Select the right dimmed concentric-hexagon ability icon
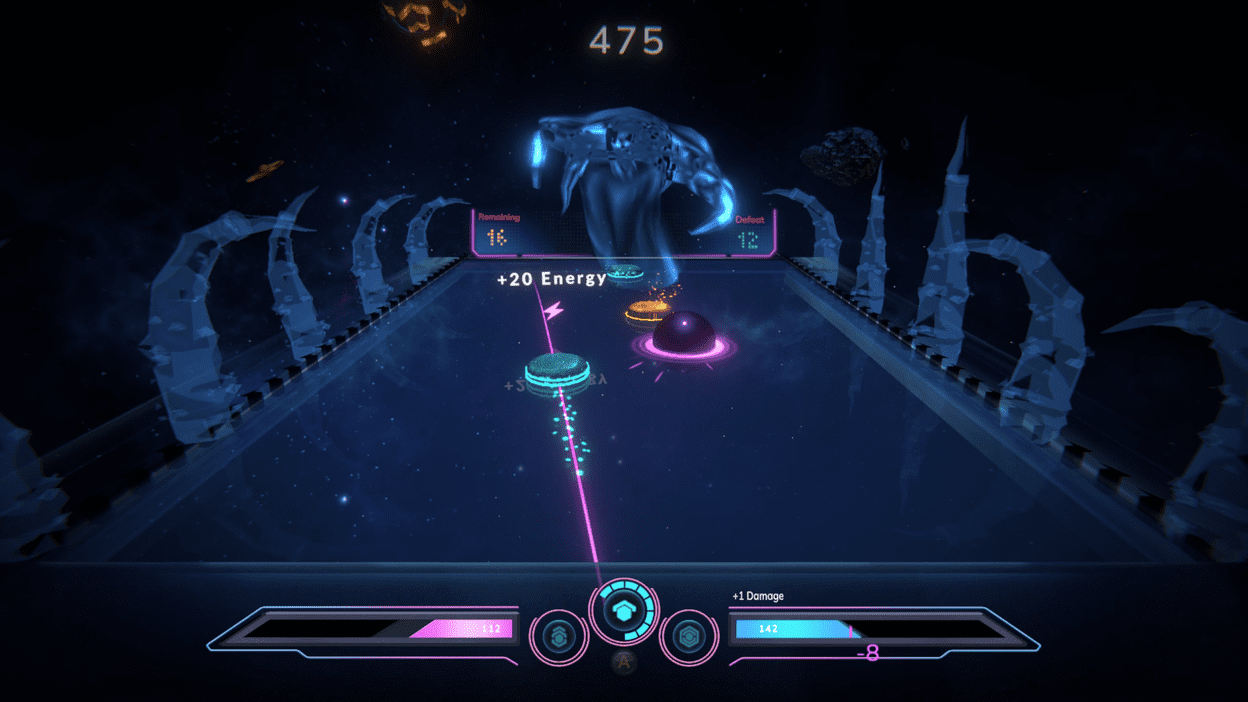The height and width of the screenshot is (702, 1248). (x=689, y=636)
